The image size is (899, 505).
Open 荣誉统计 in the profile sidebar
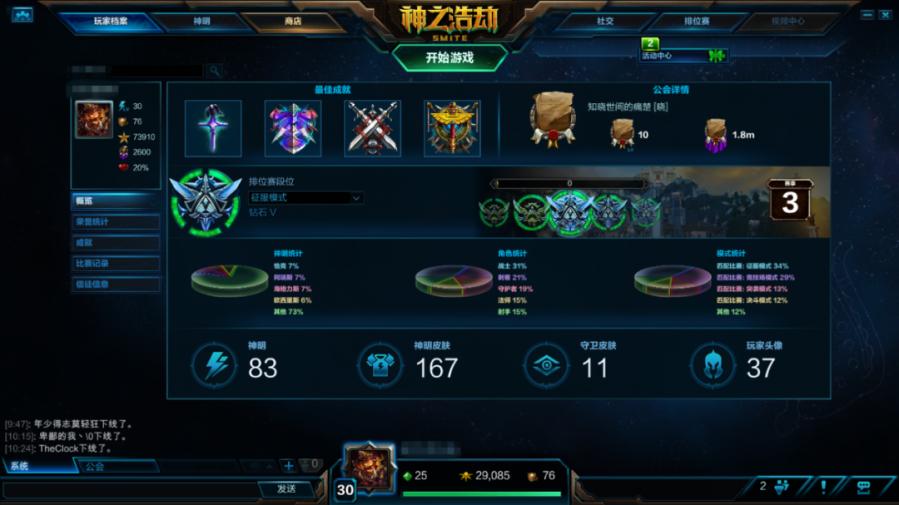click(116, 222)
